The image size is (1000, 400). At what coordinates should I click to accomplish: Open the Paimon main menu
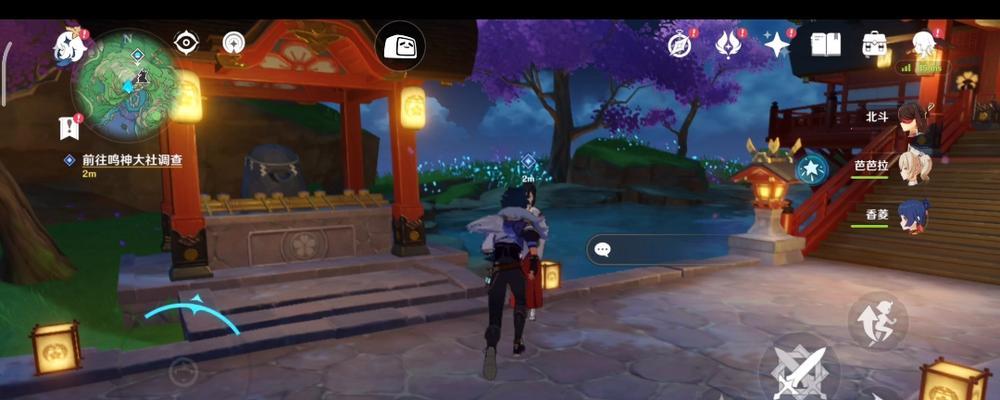click(x=70, y=43)
